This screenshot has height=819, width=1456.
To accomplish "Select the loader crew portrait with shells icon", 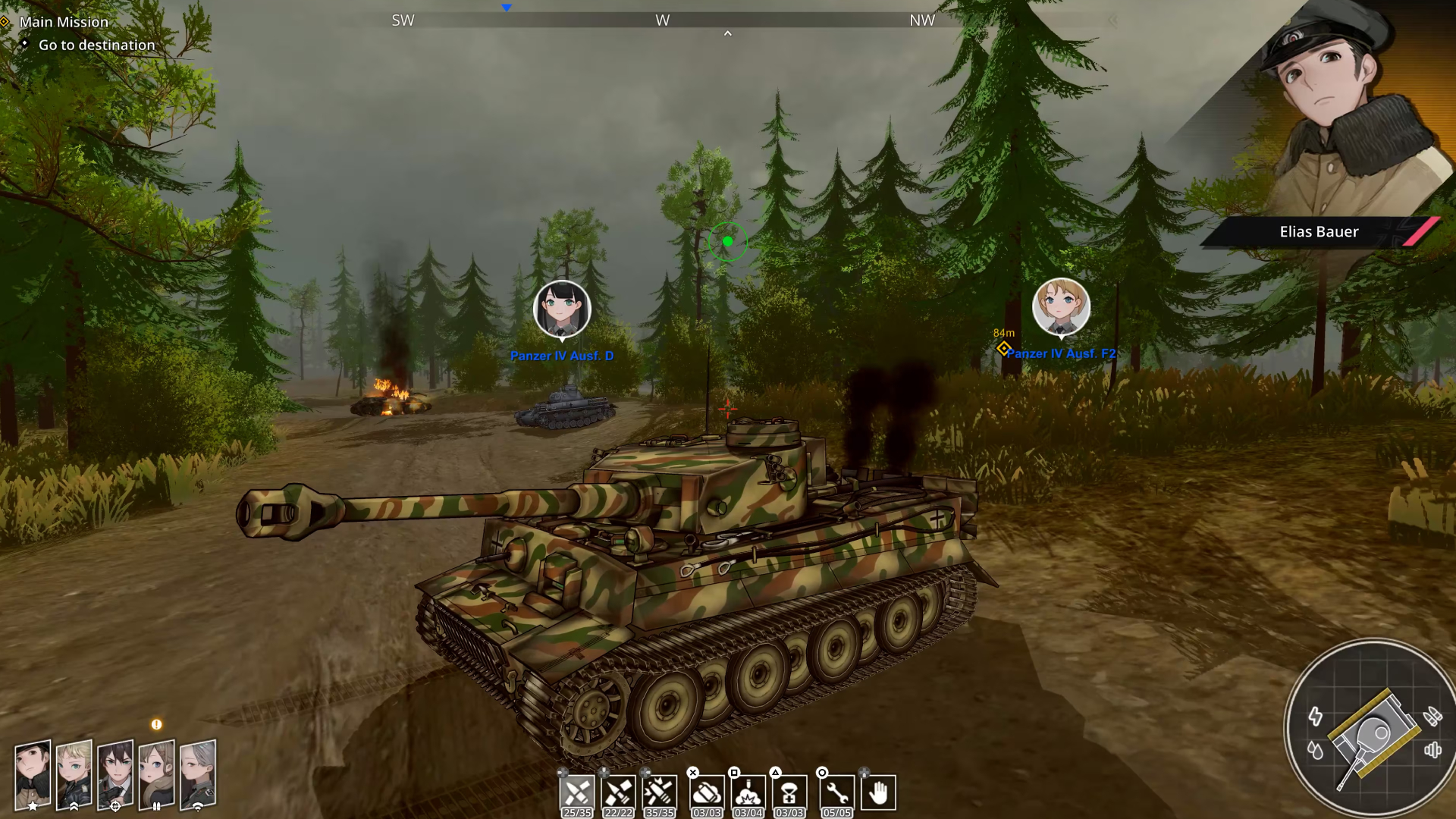I will tap(156, 773).
